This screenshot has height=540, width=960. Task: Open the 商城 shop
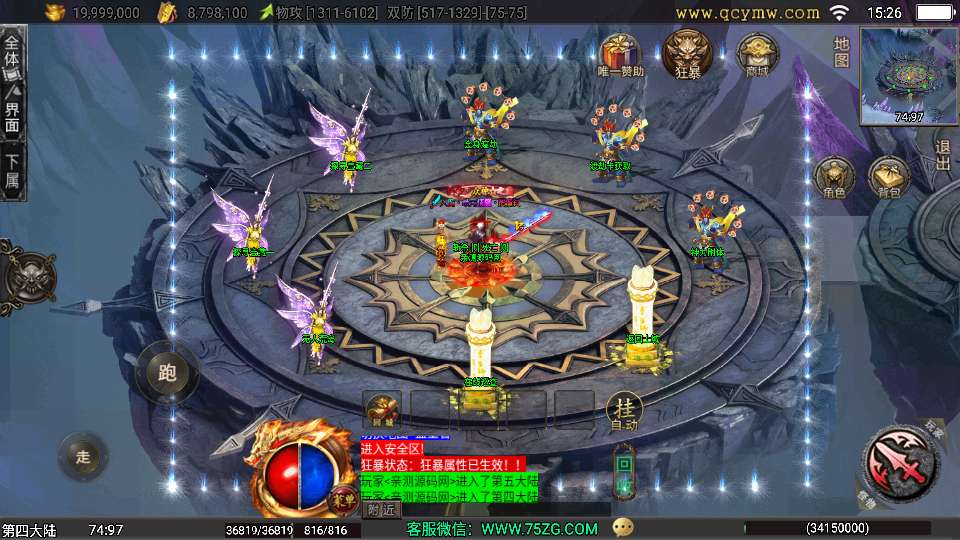pyautogui.click(x=756, y=53)
